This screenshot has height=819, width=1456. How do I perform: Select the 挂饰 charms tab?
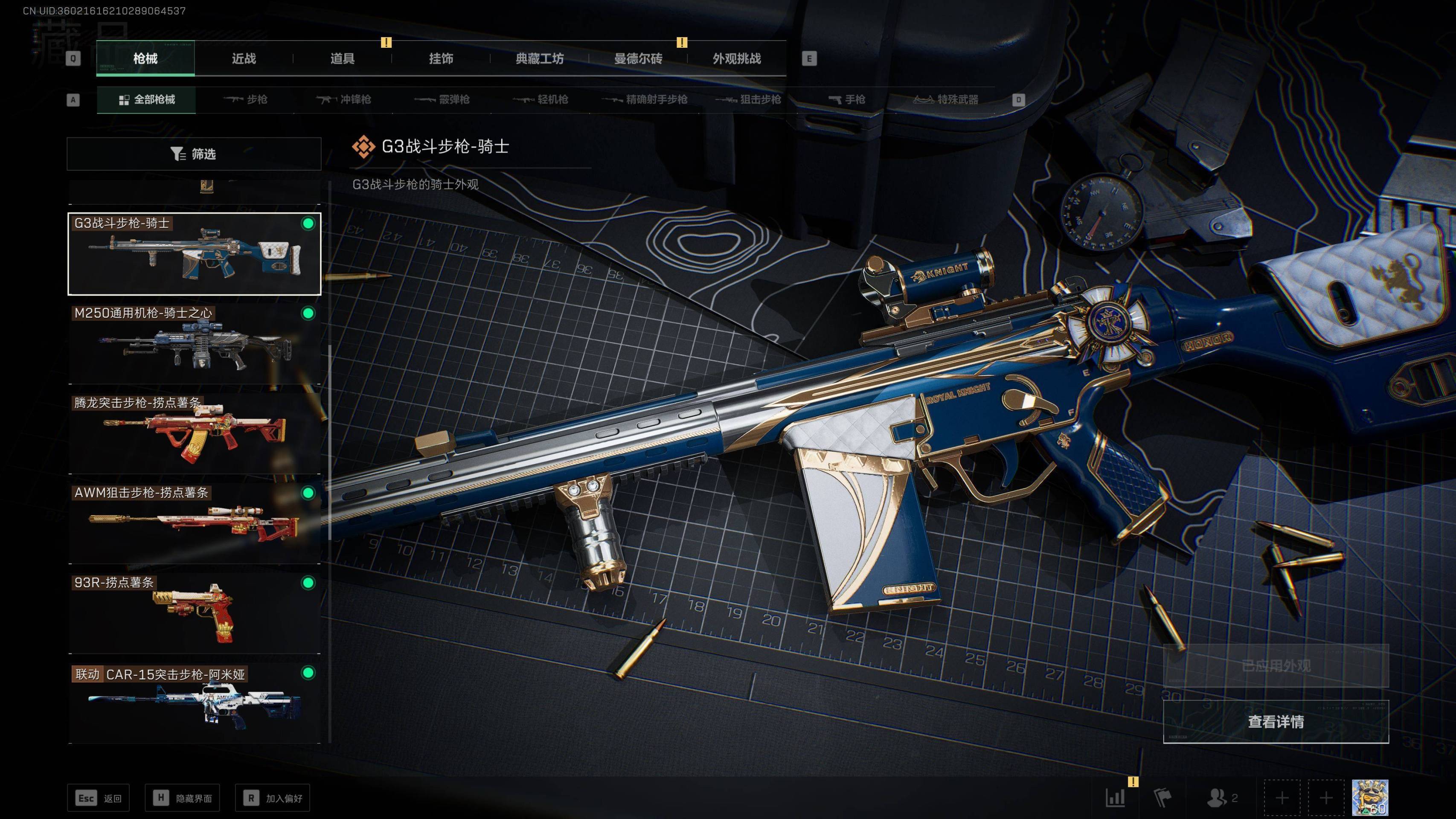[x=441, y=59]
